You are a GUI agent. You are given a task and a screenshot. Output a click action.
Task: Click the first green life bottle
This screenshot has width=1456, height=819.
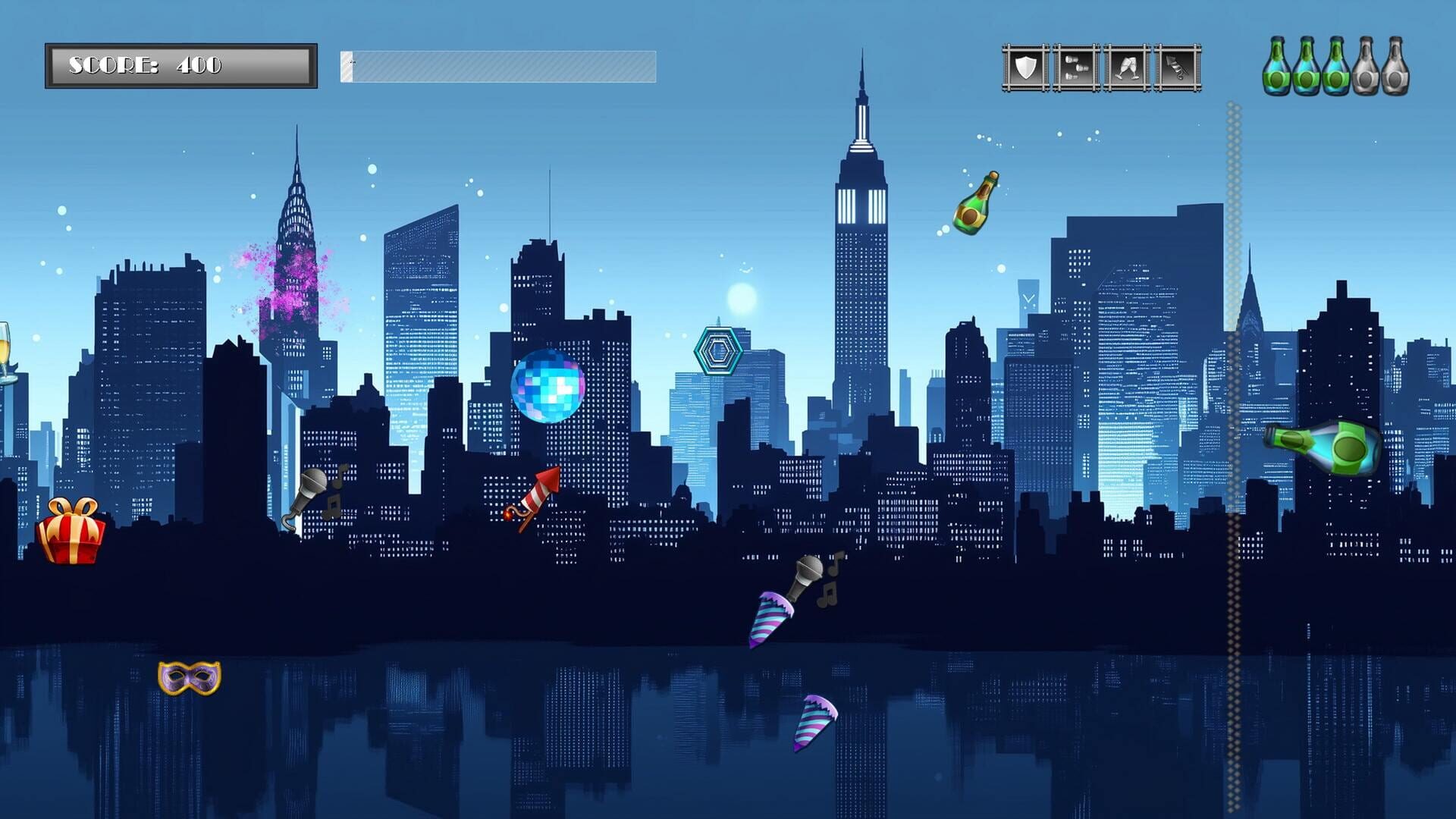(1277, 68)
